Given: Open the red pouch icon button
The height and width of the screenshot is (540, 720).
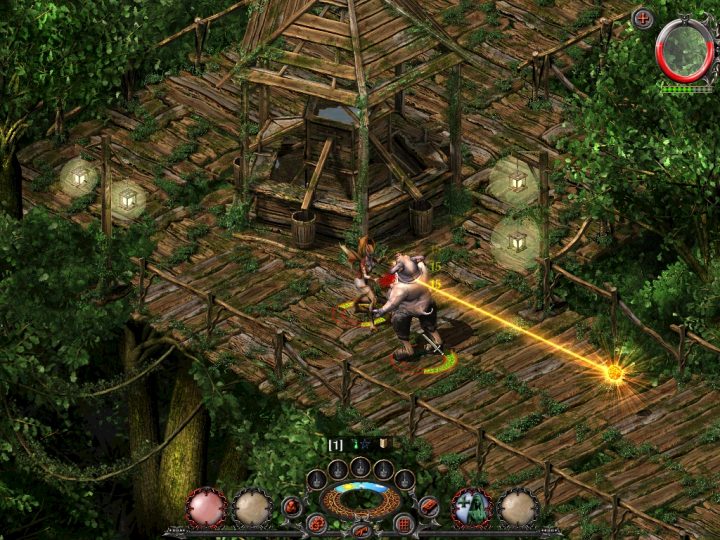Looking at the screenshot, I should [292, 506].
